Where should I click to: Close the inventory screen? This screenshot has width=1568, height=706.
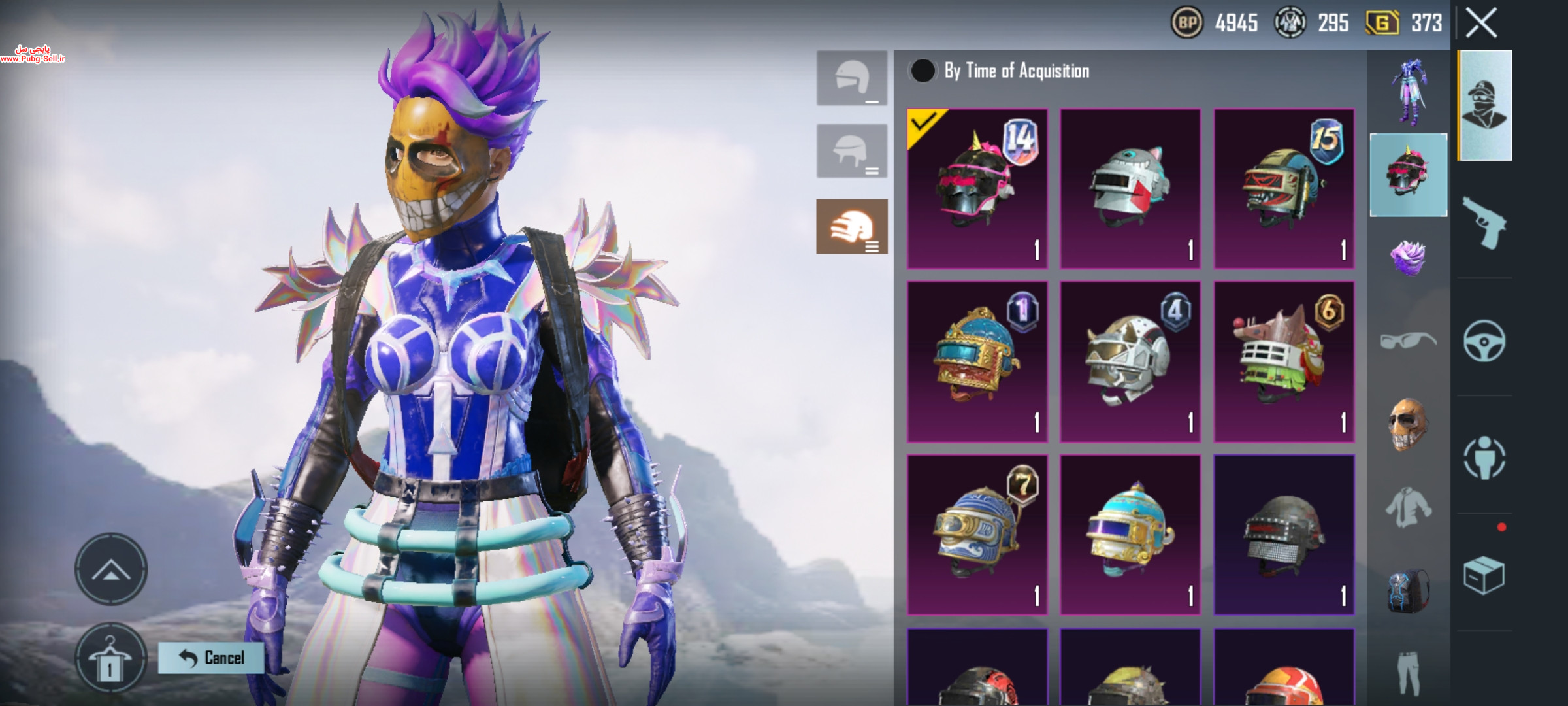point(1480,24)
